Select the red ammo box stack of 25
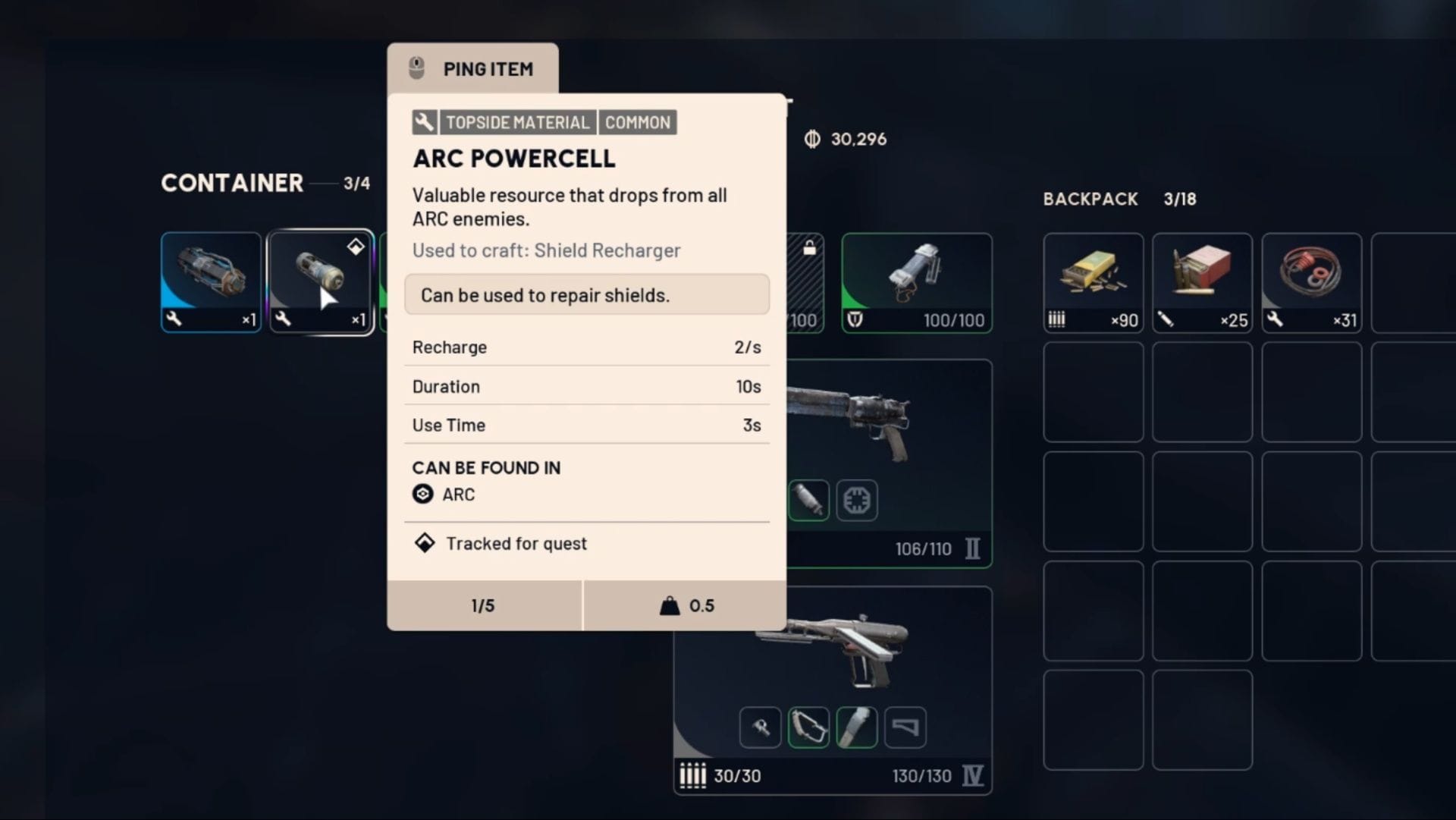The image size is (1456, 820). [x=1202, y=281]
